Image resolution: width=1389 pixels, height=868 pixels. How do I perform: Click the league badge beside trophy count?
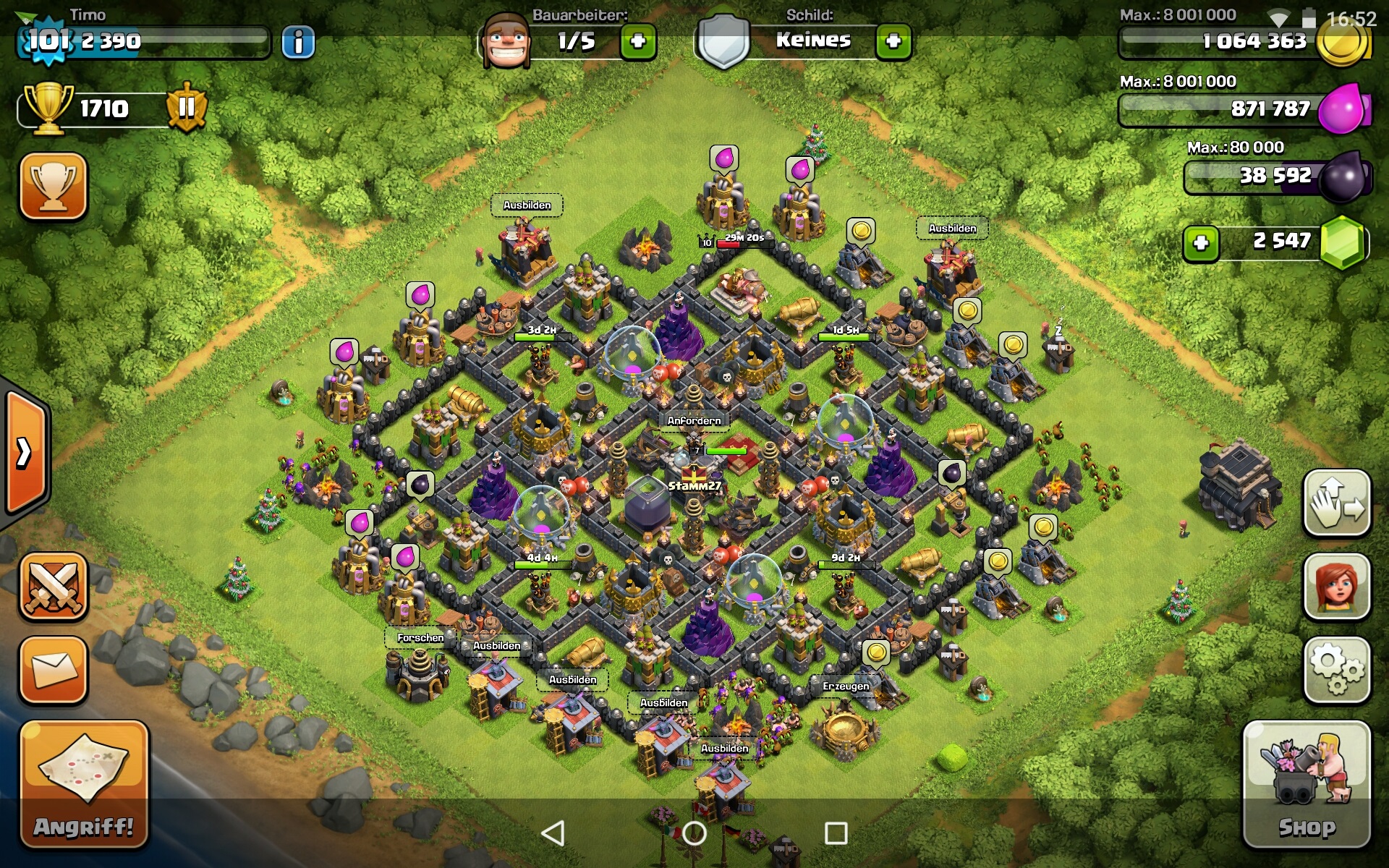[187, 109]
